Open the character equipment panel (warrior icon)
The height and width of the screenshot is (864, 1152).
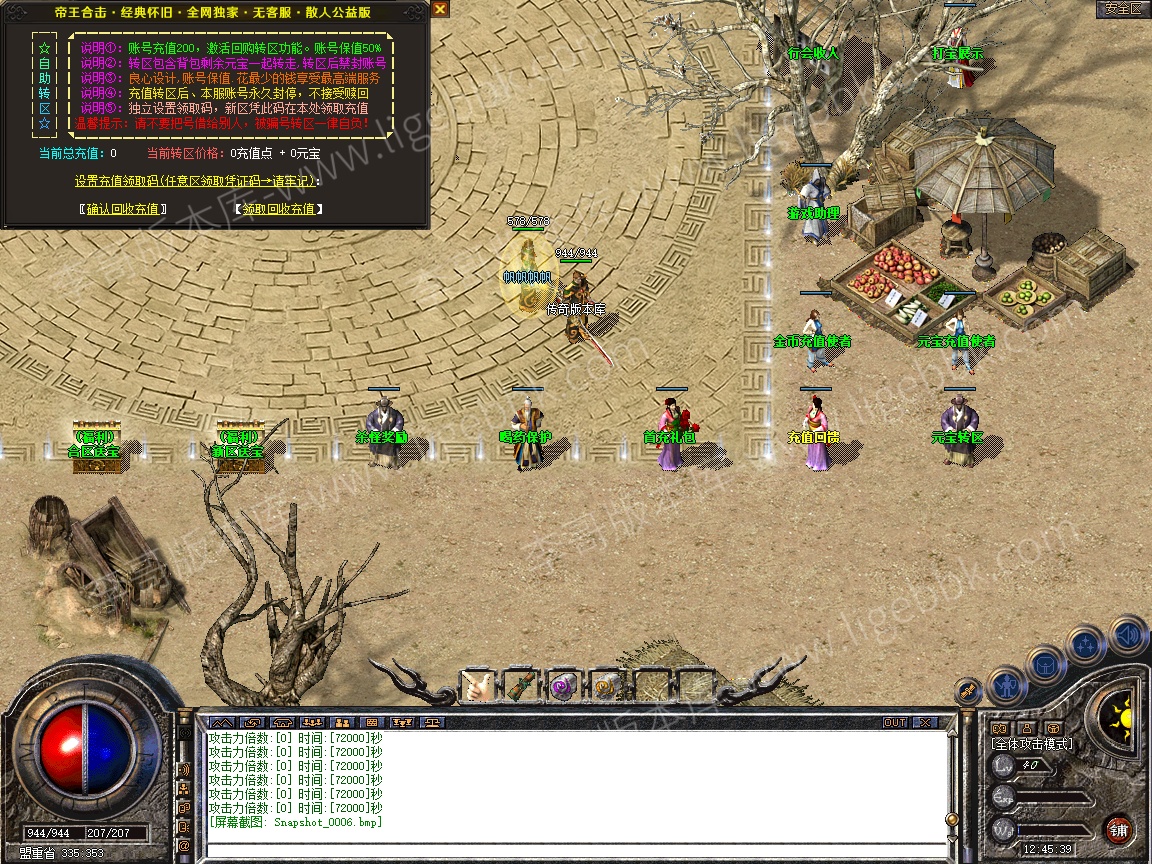[1006, 686]
